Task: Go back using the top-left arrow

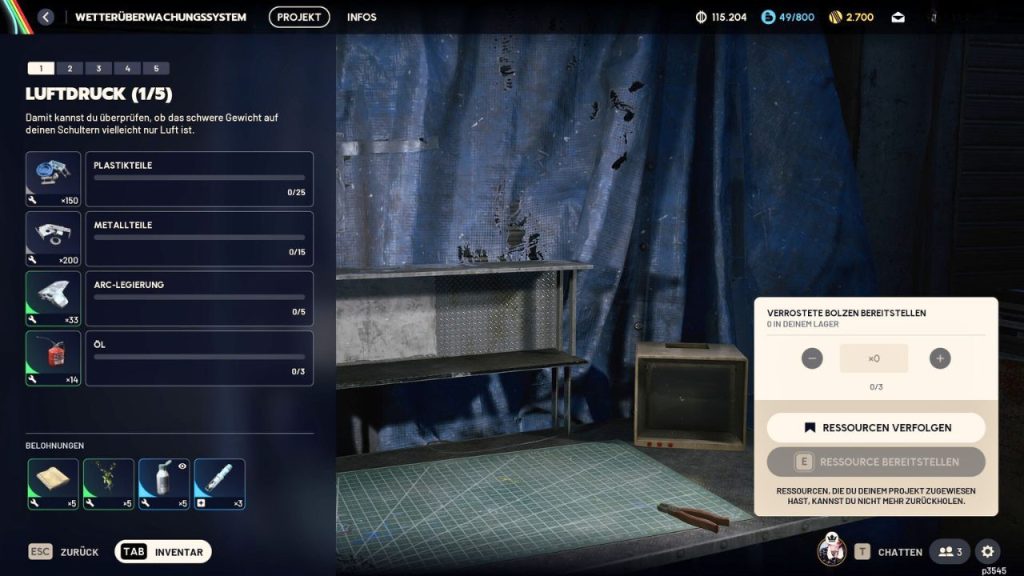Action: 45,17
